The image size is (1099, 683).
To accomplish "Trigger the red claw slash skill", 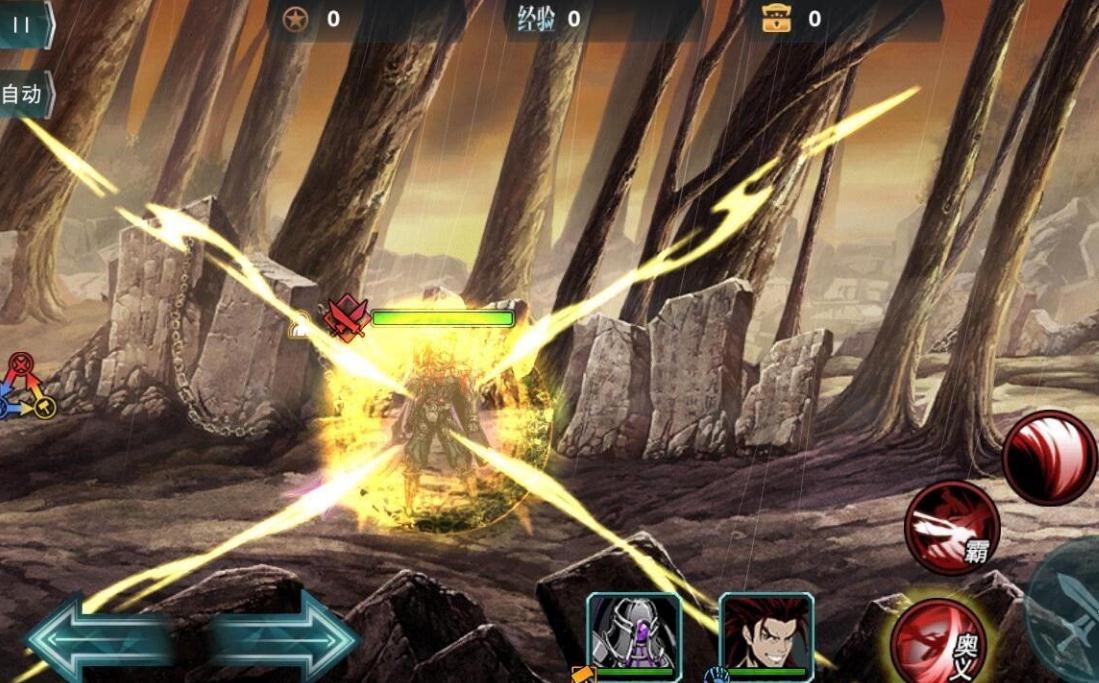I will 1049,458.
